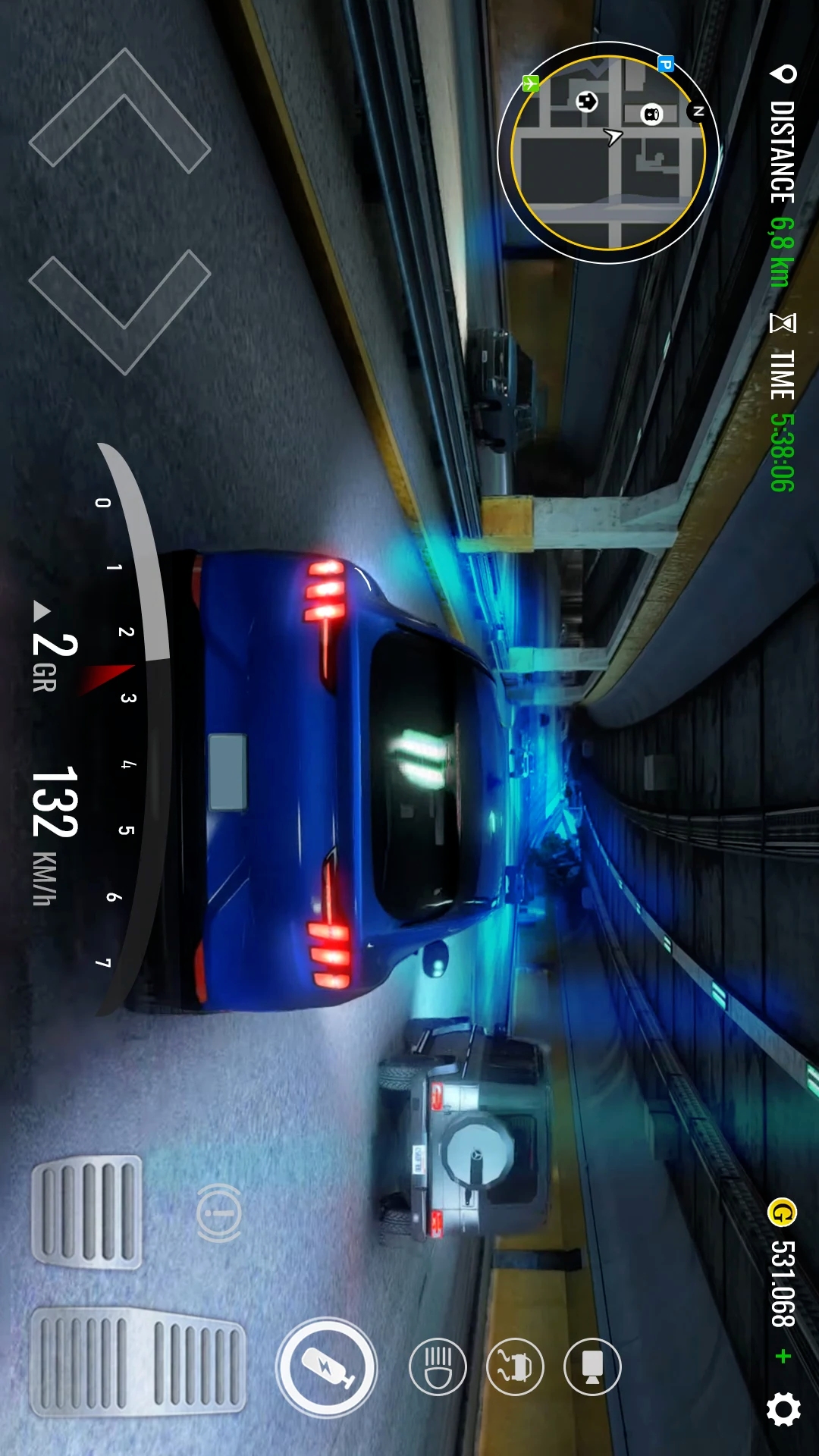
Task: Activate the nitro boost button
Action: [326, 1367]
